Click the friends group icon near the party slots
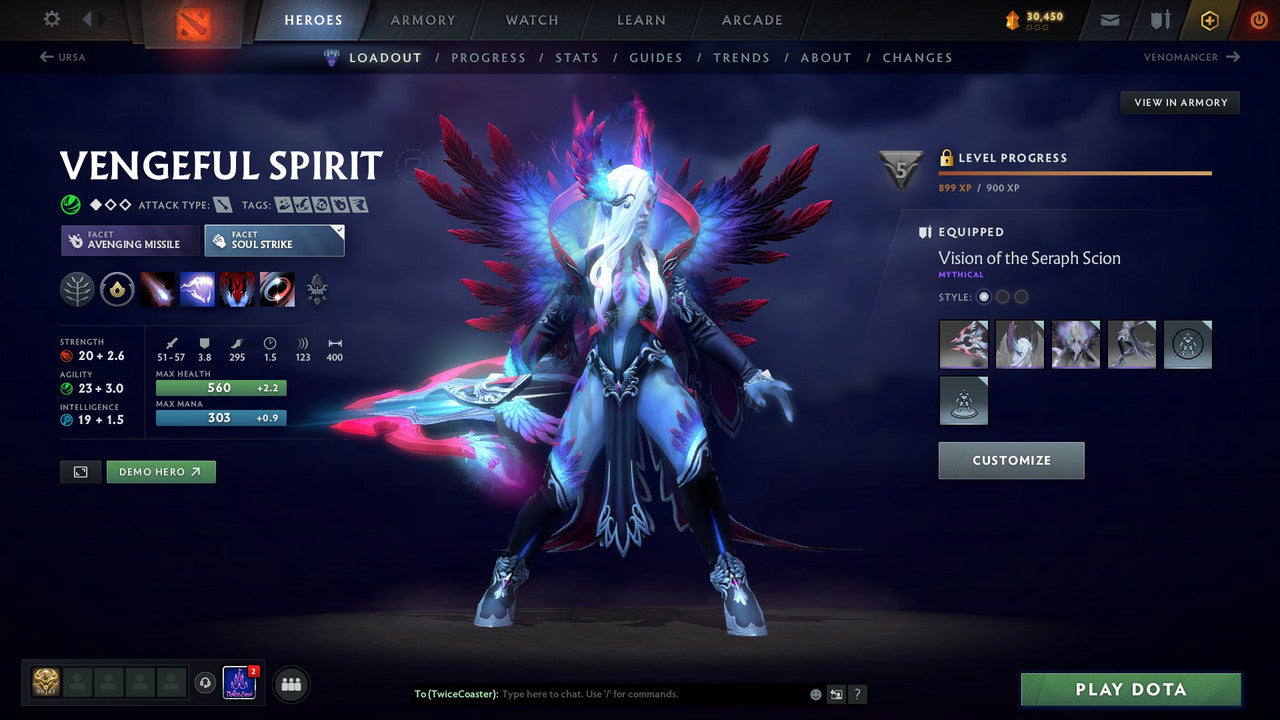 coord(290,684)
